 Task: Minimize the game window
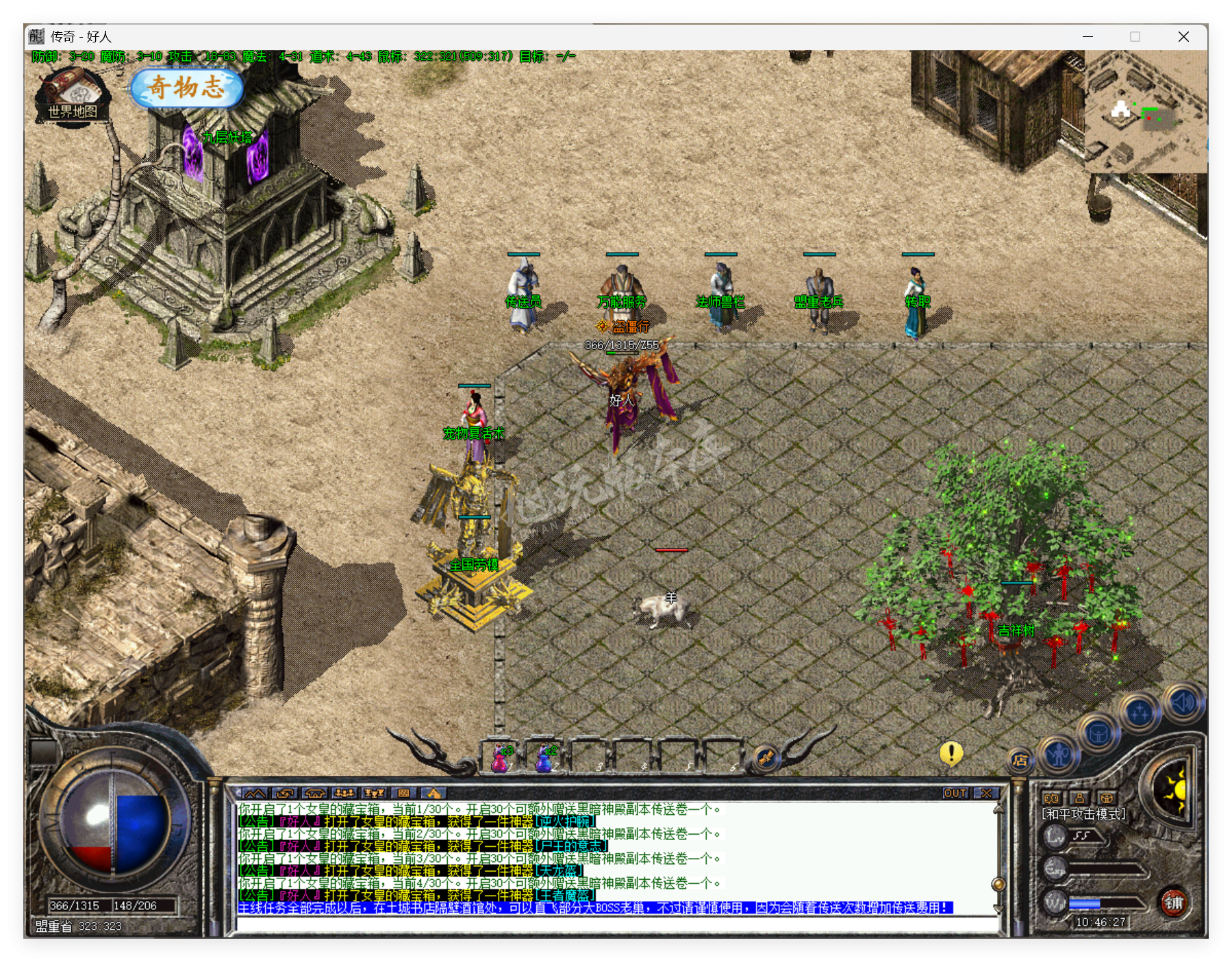coord(1088,37)
